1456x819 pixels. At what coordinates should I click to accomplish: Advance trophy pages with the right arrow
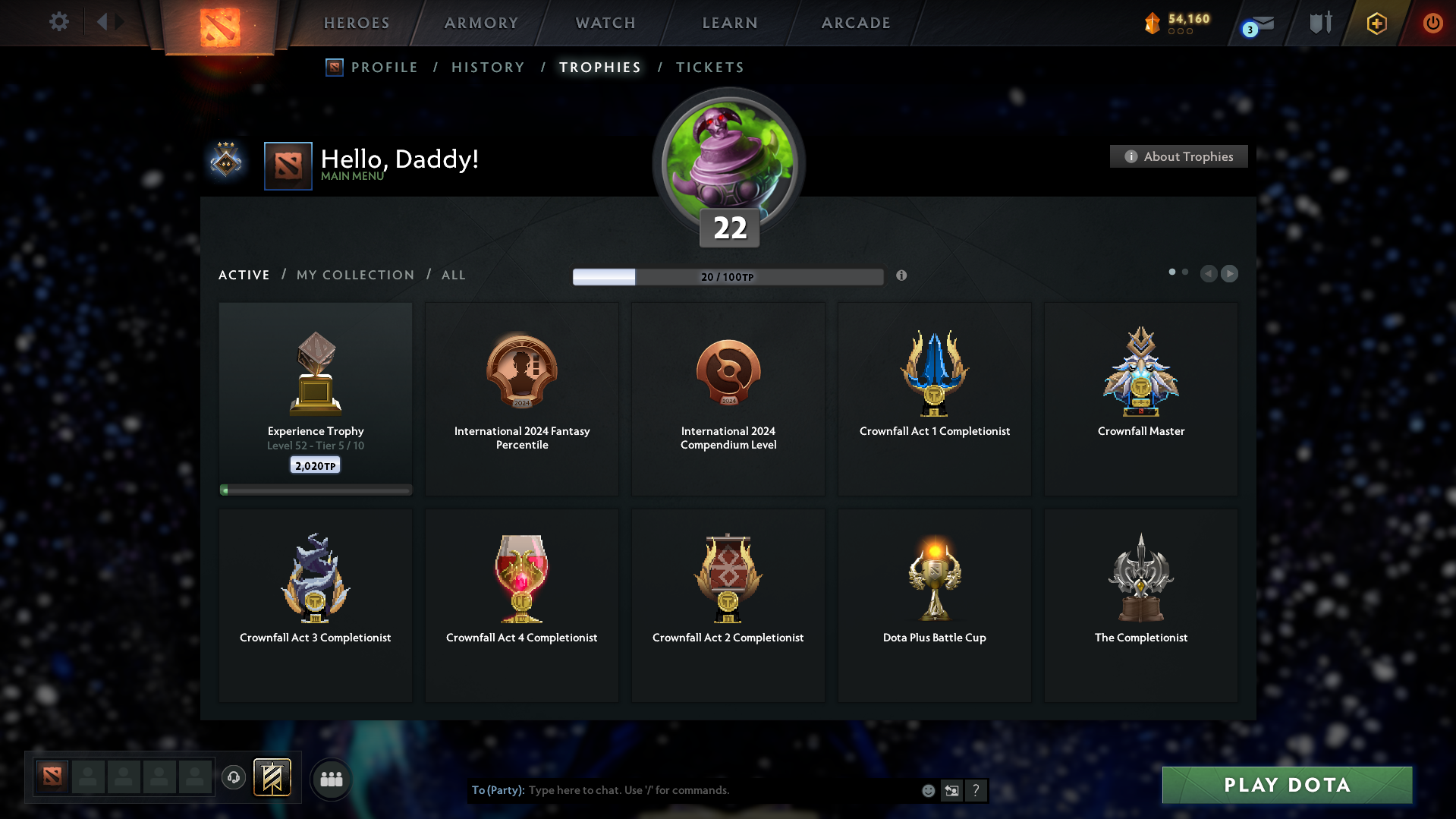(x=1229, y=274)
